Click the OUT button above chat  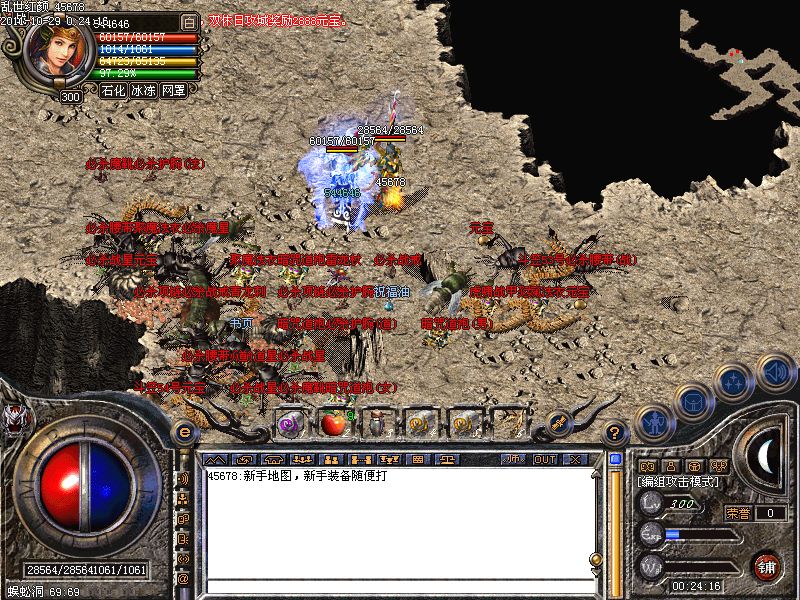point(545,459)
